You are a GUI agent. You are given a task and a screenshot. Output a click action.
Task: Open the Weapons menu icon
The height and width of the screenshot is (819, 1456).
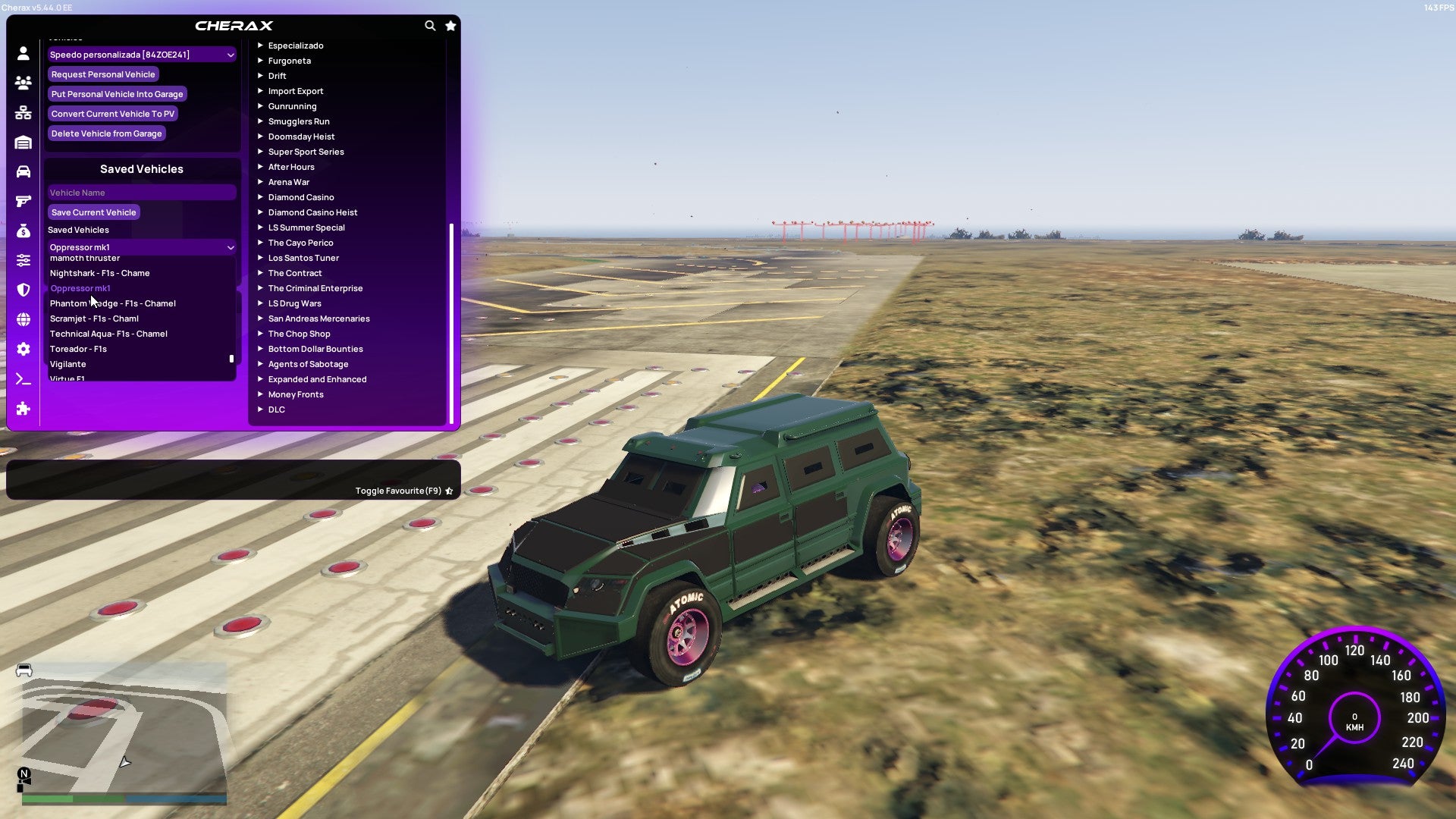point(23,199)
